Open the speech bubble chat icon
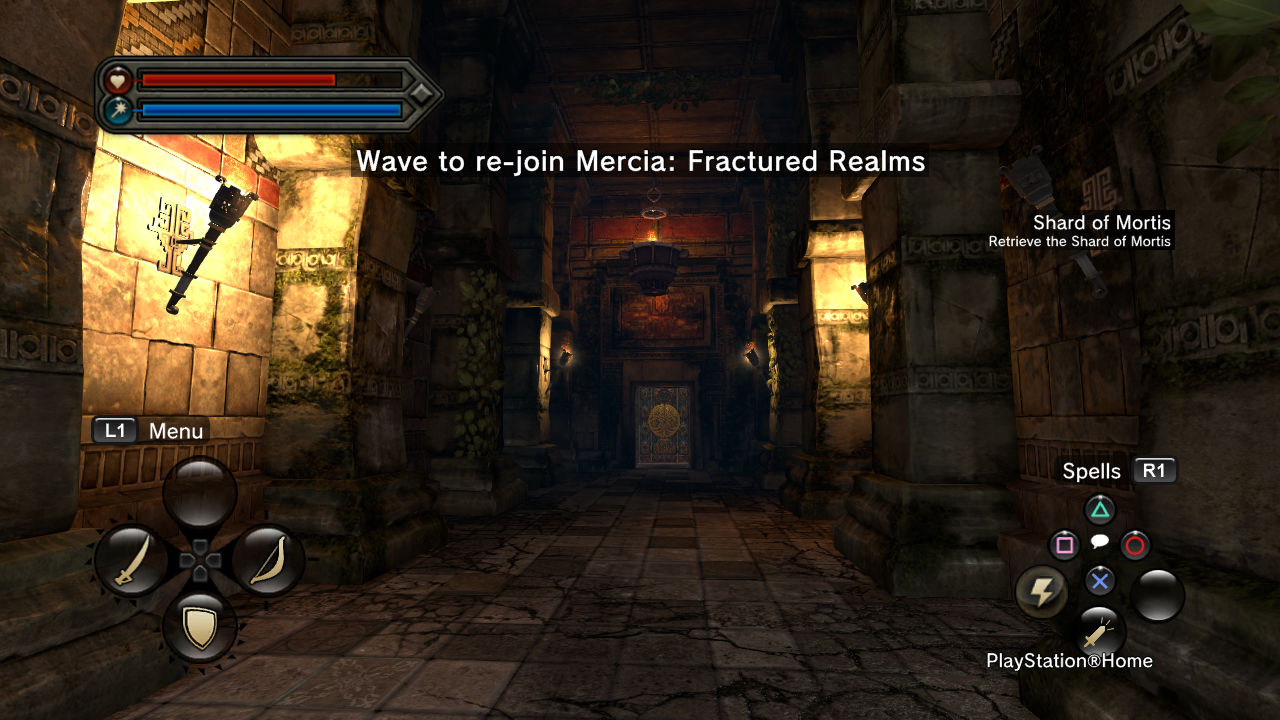This screenshot has height=720, width=1280. (1099, 542)
